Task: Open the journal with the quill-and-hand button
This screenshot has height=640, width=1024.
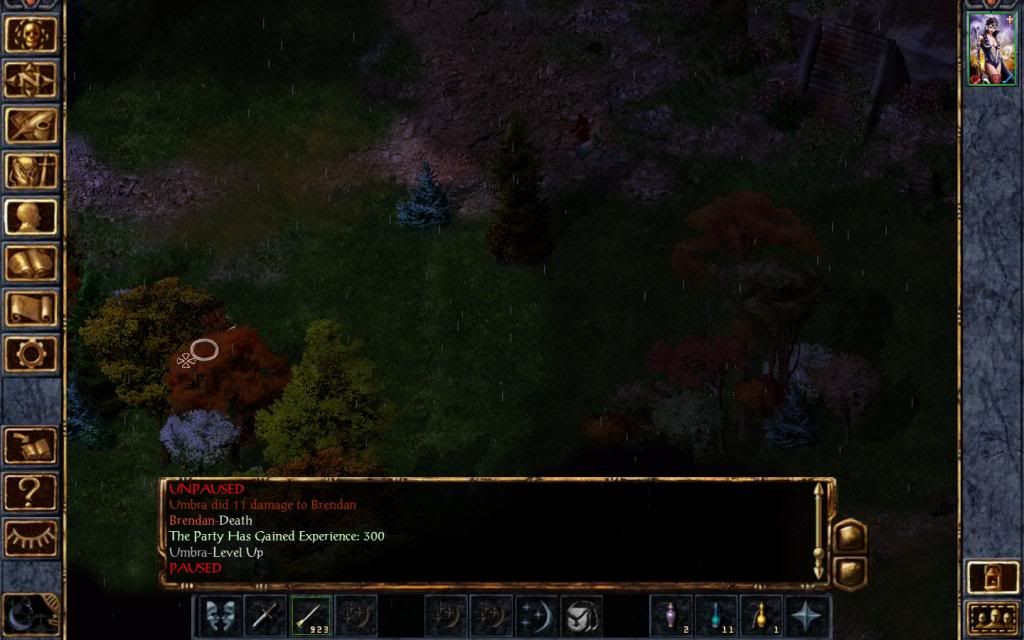Action: point(31,125)
